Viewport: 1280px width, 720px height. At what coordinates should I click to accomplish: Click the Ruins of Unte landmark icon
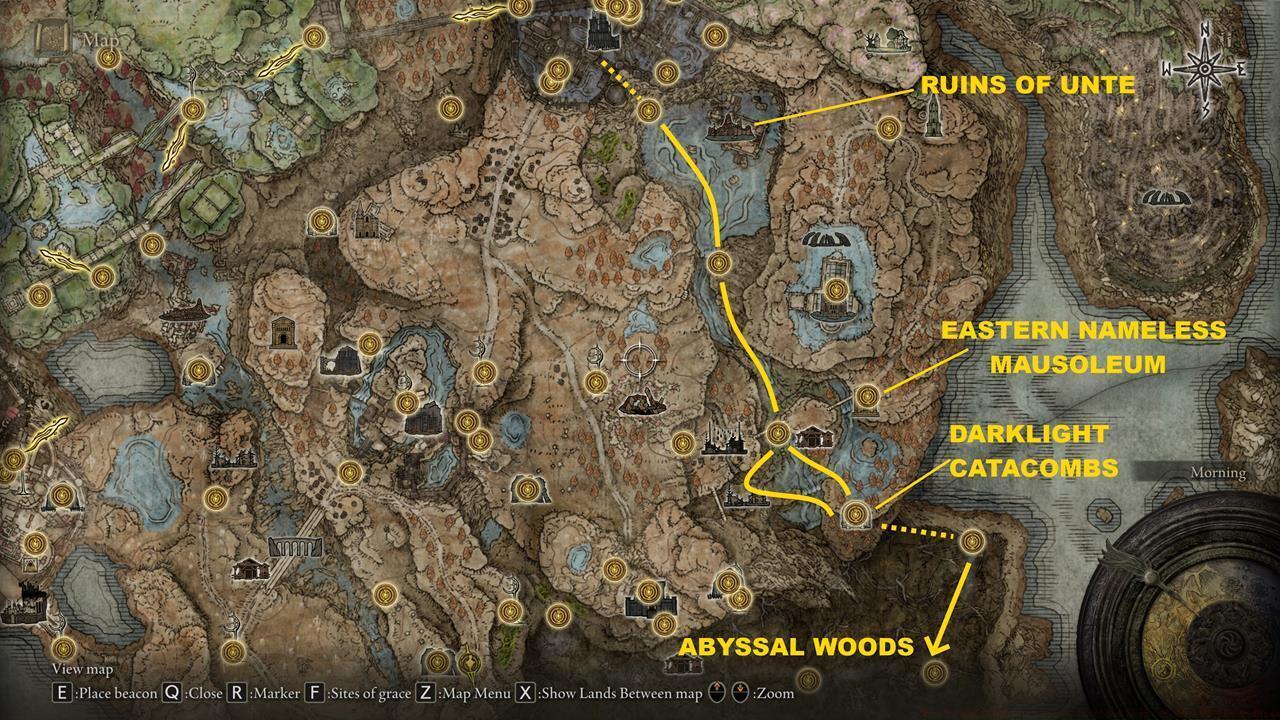pos(730,130)
